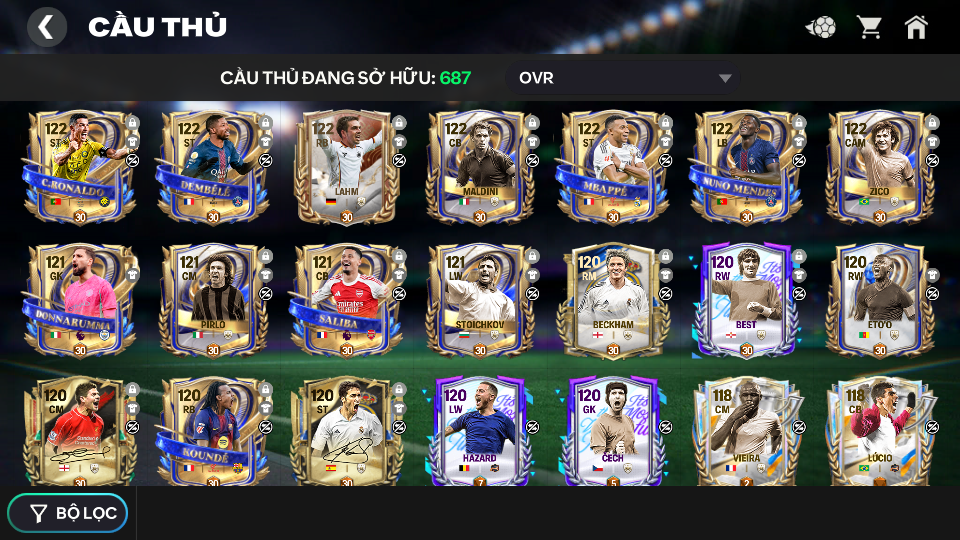The image size is (960, 540).
Task: Choose the Dembélé player card
Action: (212, 167)
